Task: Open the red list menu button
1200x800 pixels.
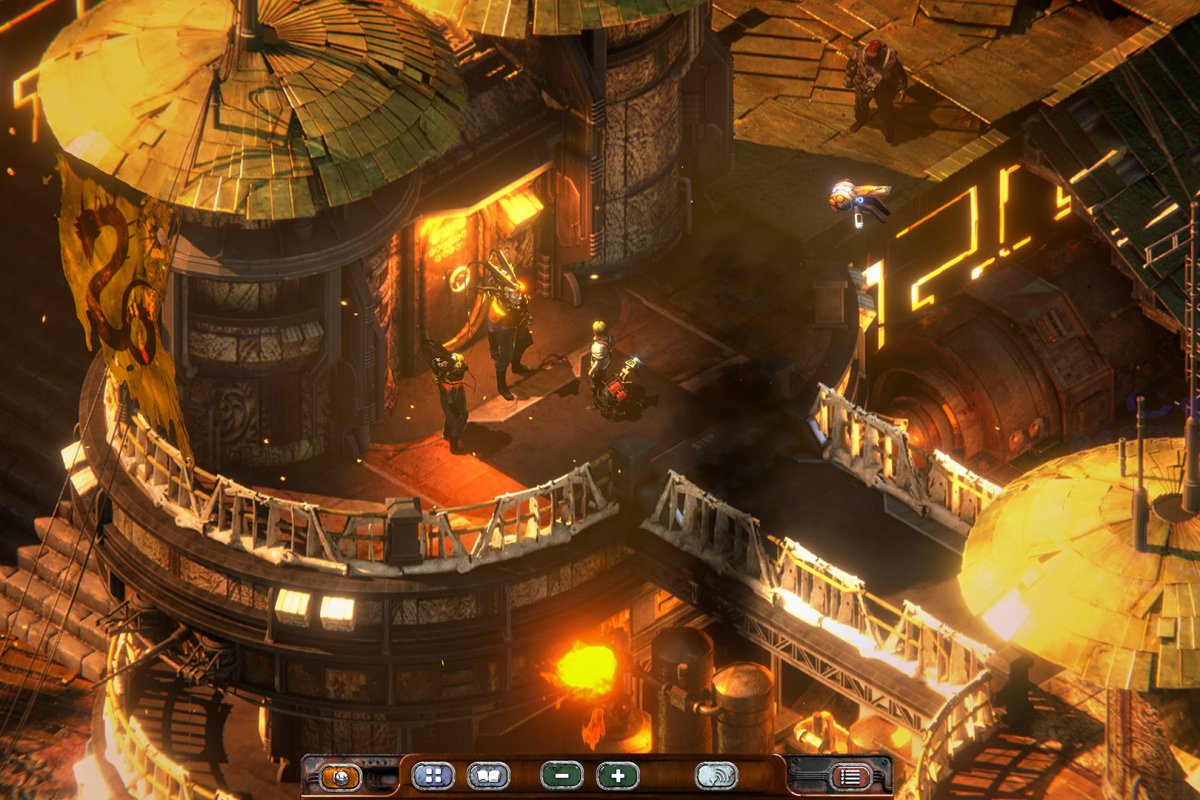Action: pos(851,776)
